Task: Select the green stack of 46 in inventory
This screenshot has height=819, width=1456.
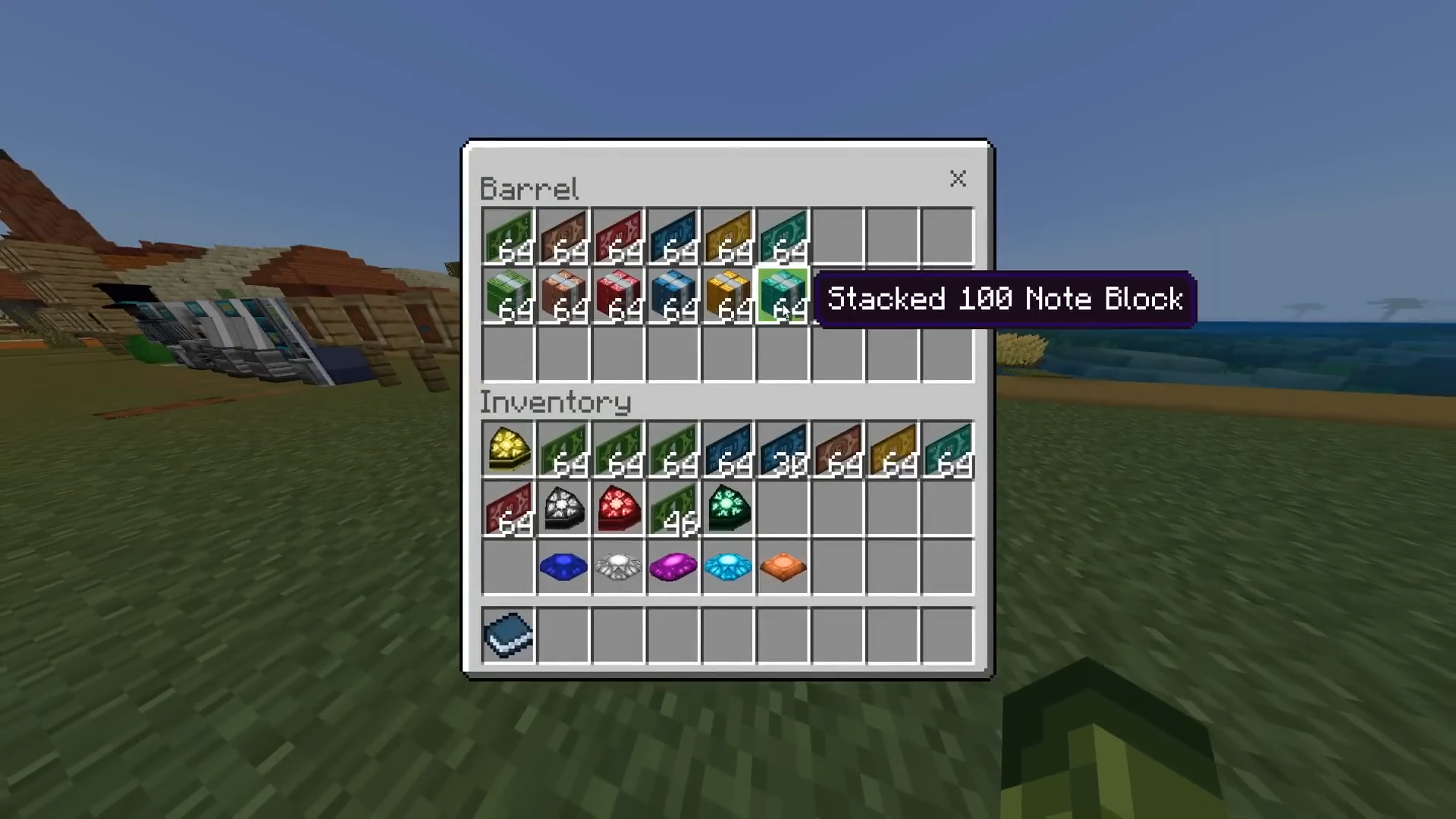Action: click(673, 508)
